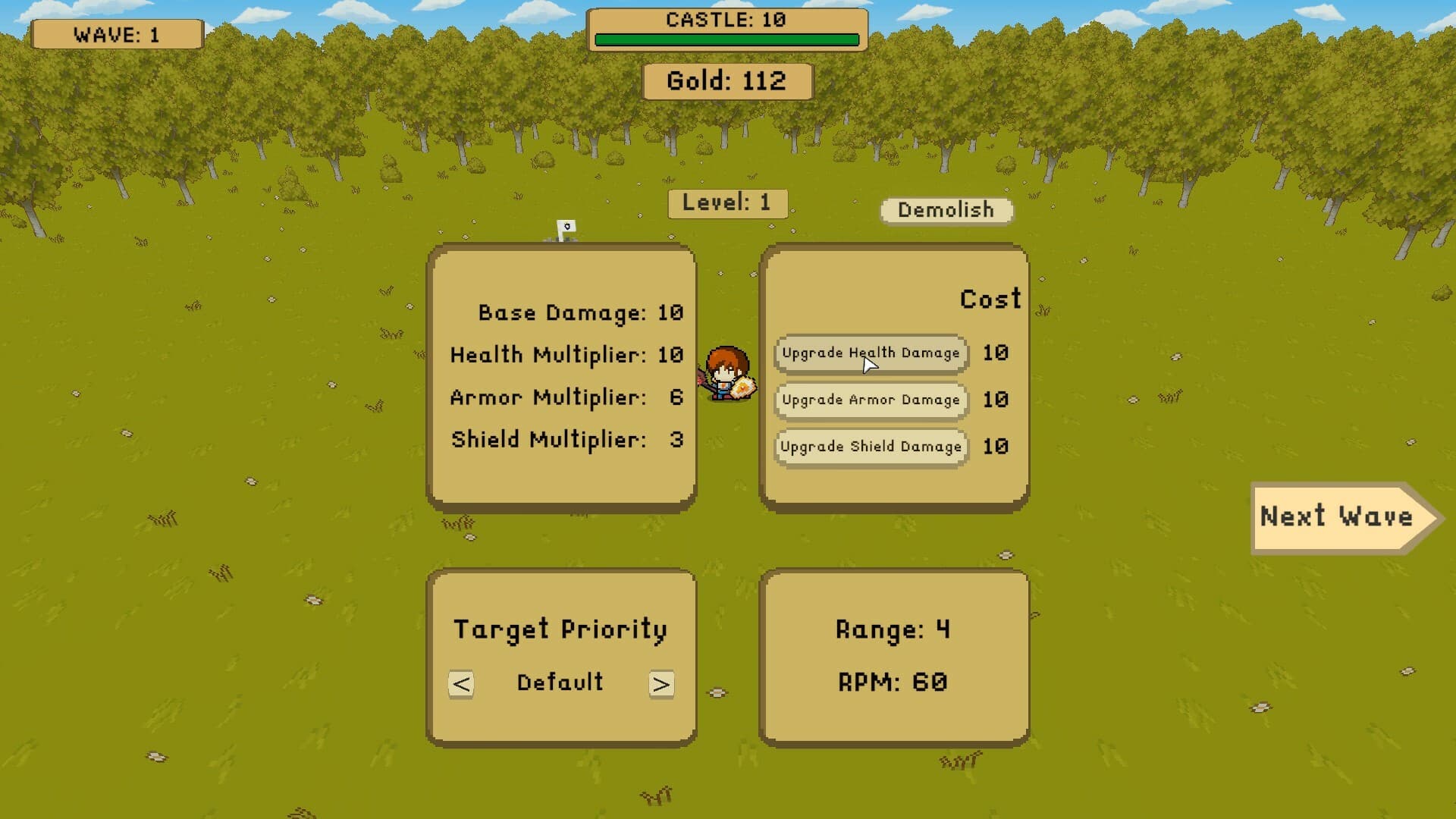The height and width of the screenshot is (819, 1456).
Task: Click the Level: 1 label above the panels
Action: 726,202
